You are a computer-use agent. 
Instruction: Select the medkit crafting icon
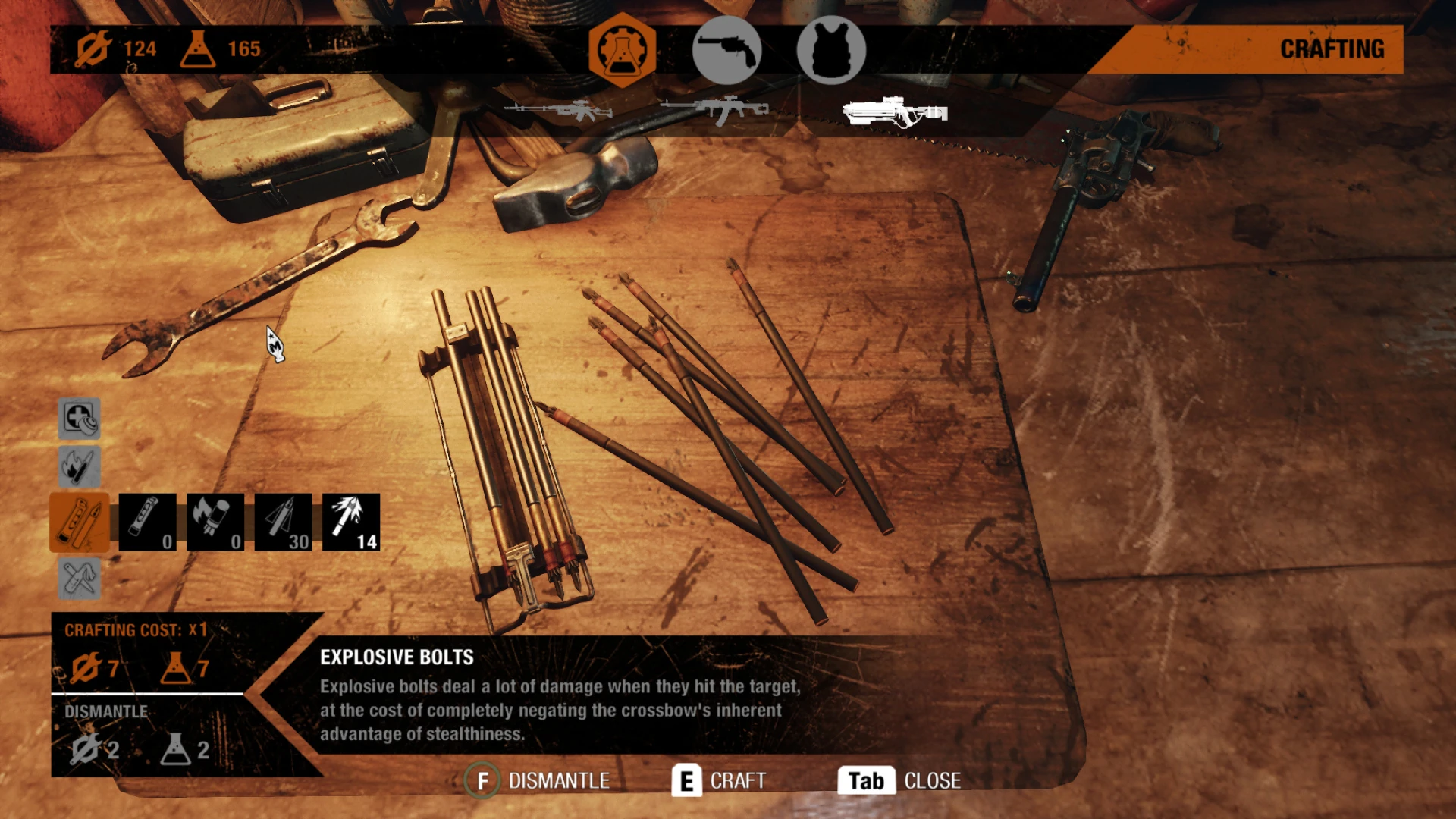[80, 418]
